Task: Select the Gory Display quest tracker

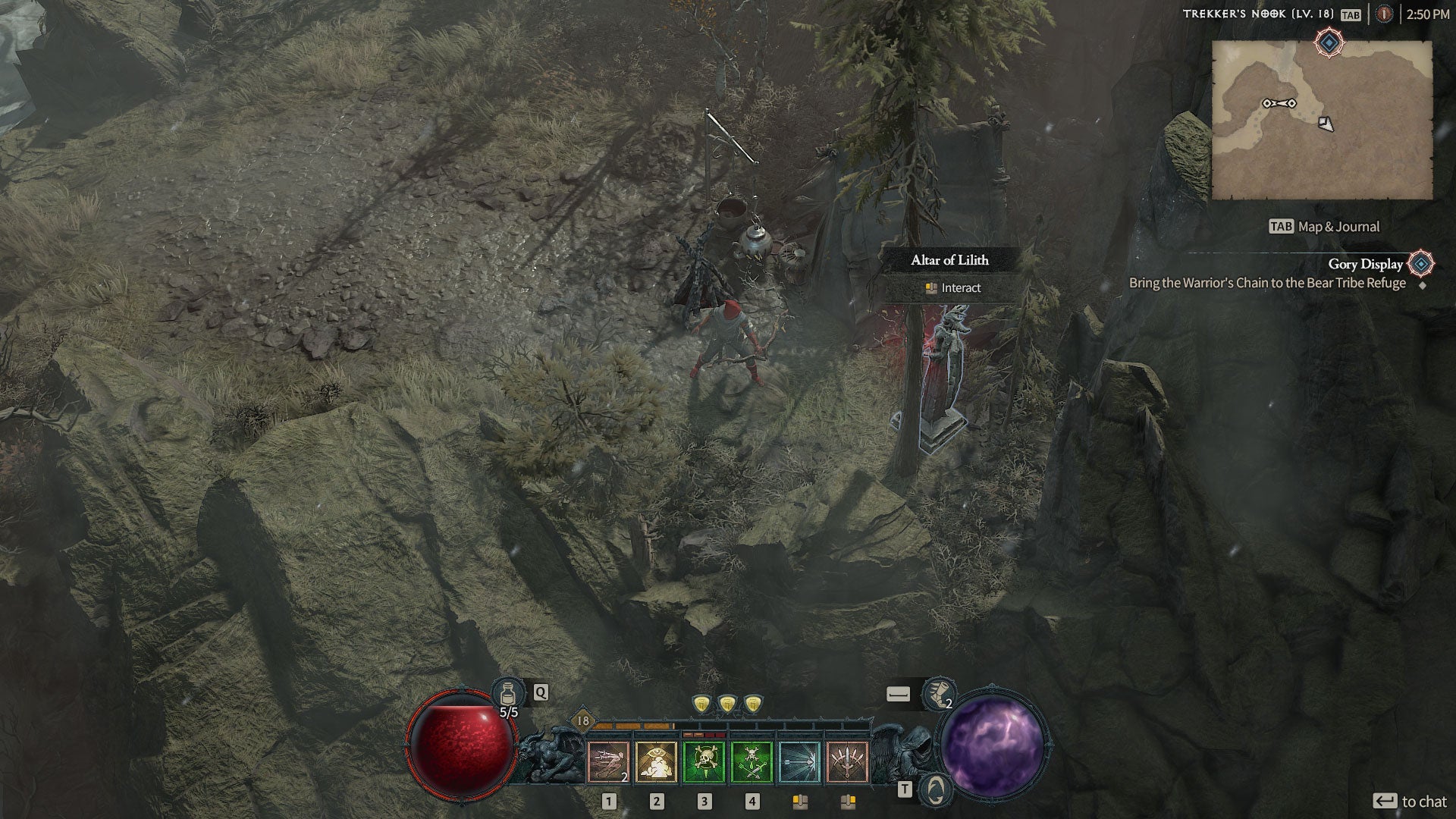Action: (1365, 264)
